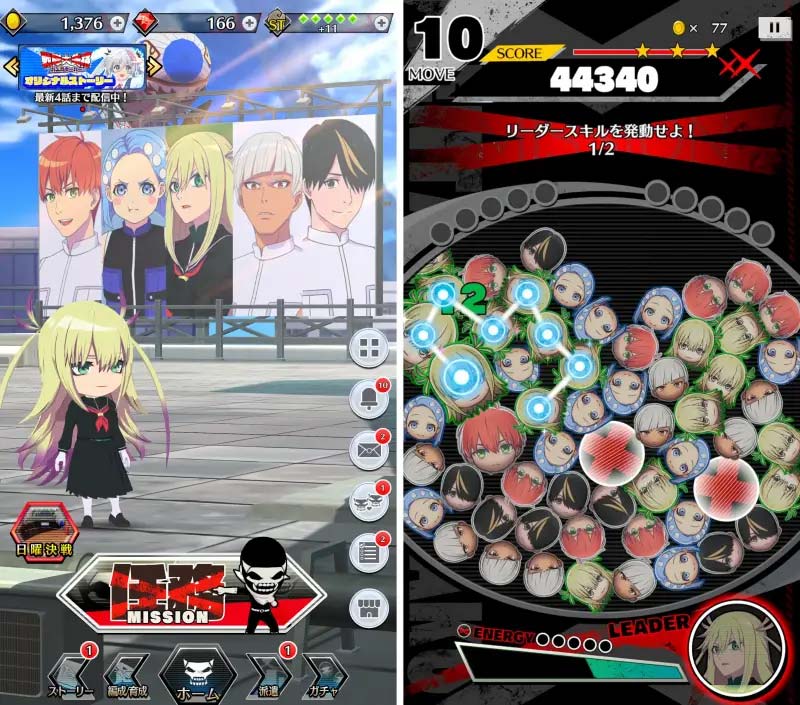The height and width of the screenshot is (705, 800).
Task: Buy more red gems via the plus button
Action: 250,22
